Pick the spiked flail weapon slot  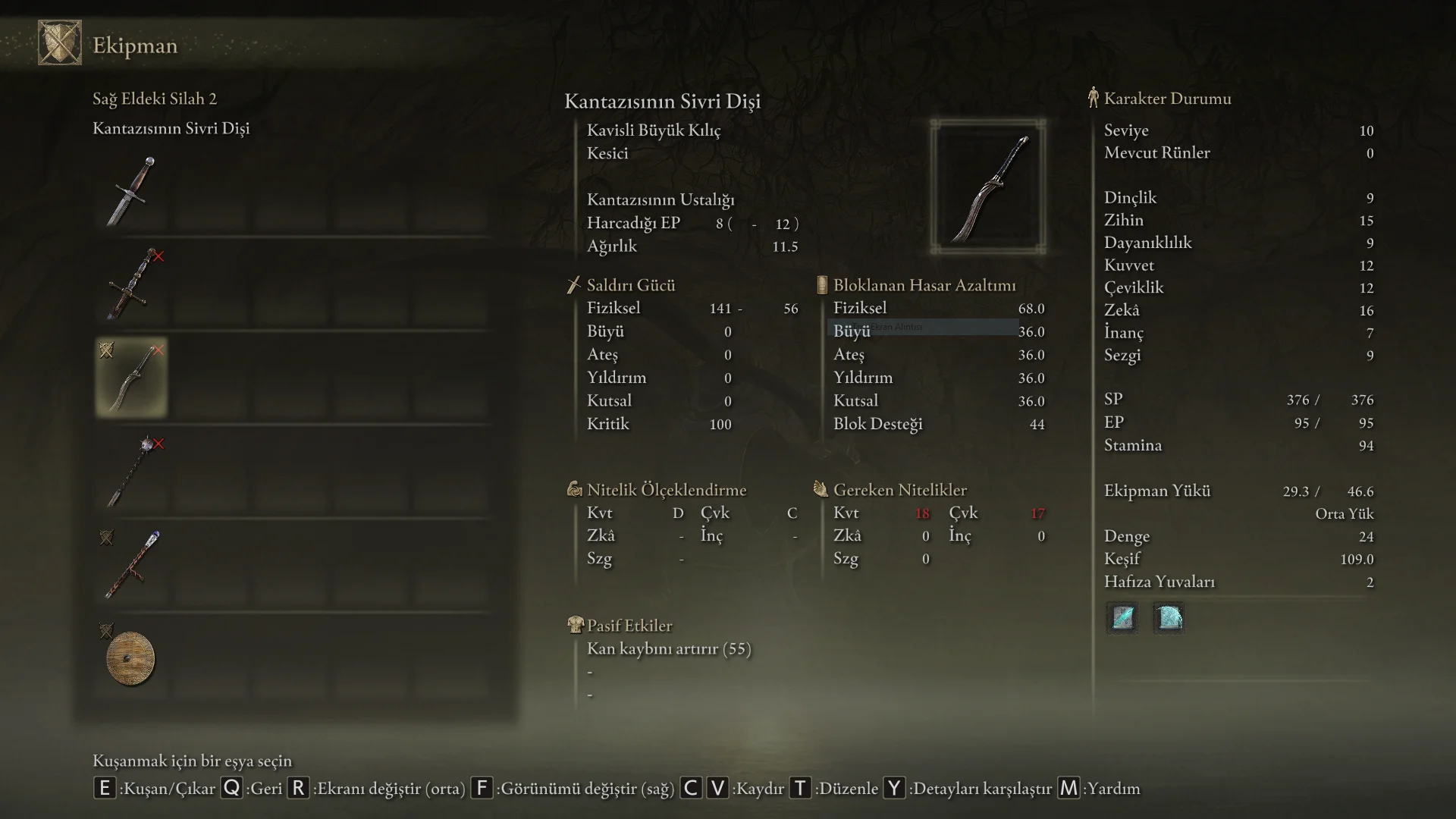tap(132, 472)
